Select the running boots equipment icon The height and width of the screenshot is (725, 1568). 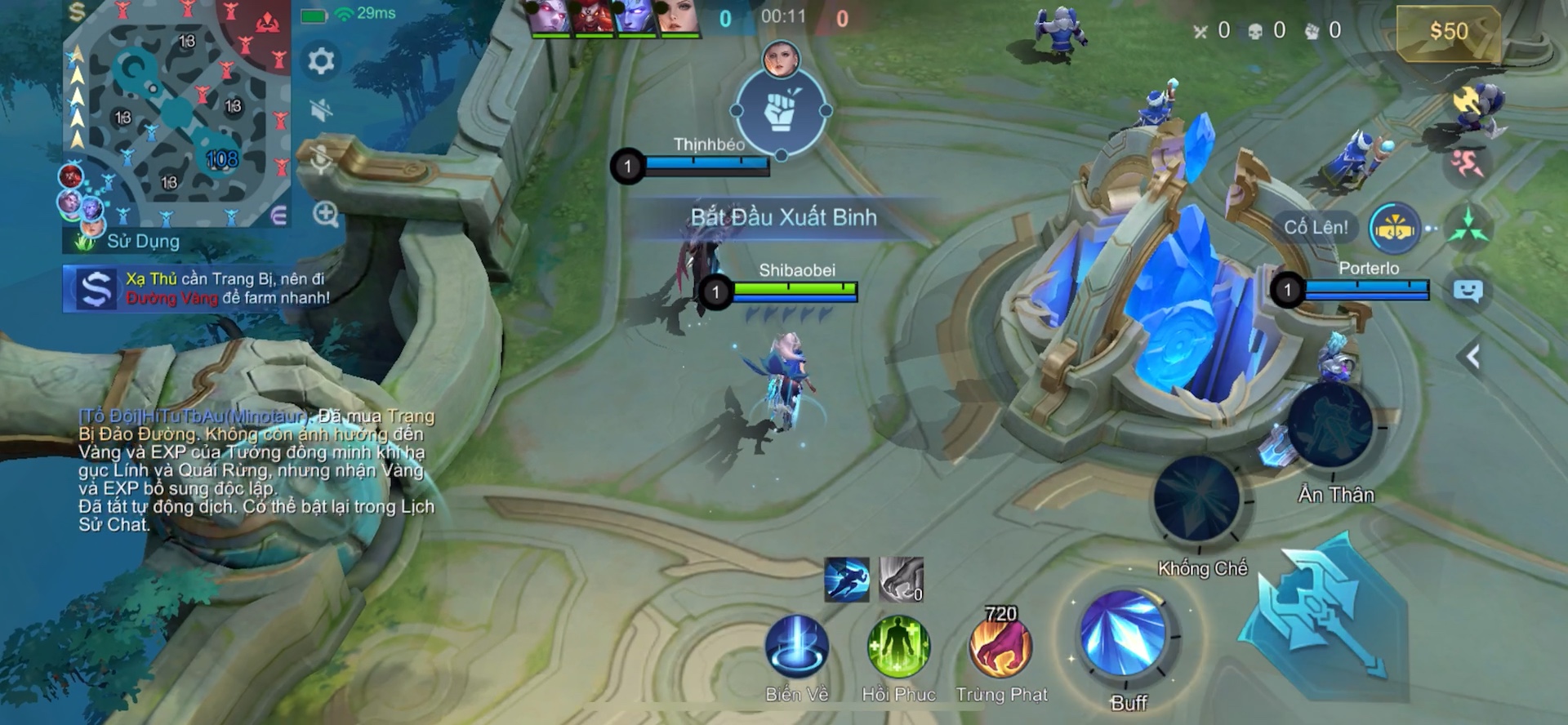[x=847, y=580]
